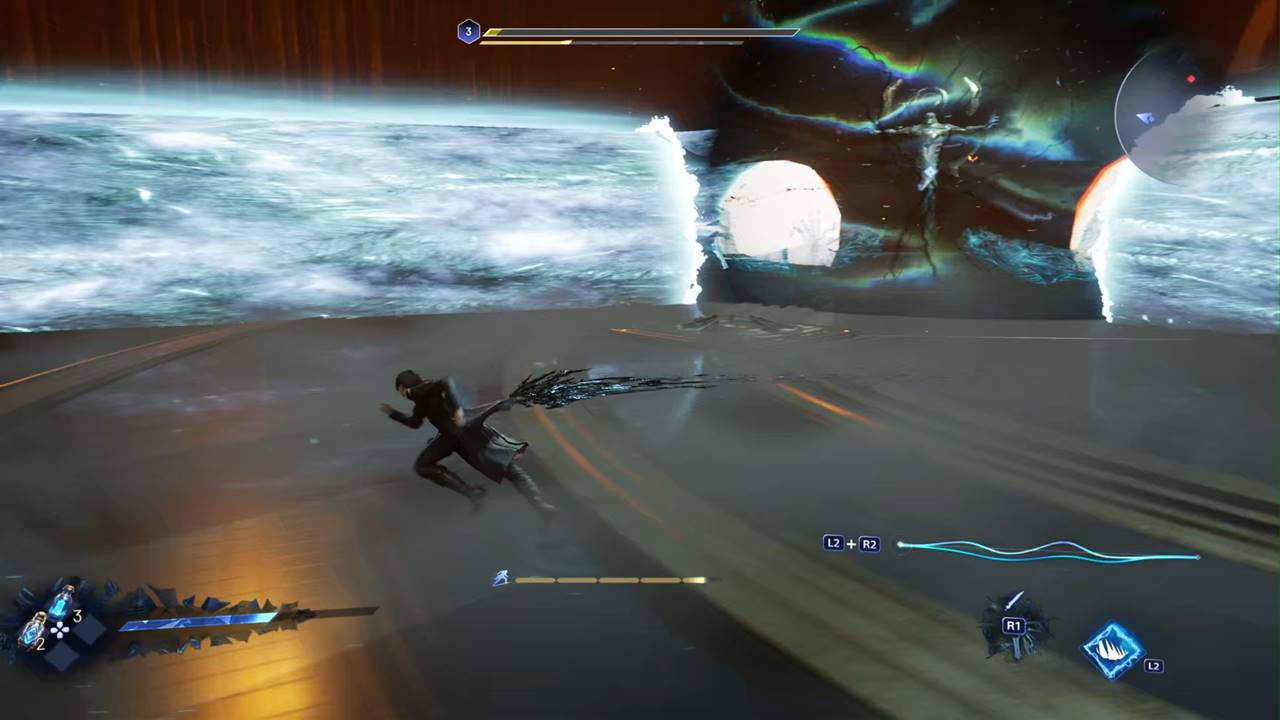This screenshot has height=720, width=1280.
Task: Click the boss level 3 hexagon badge
Action: (468, 32)
